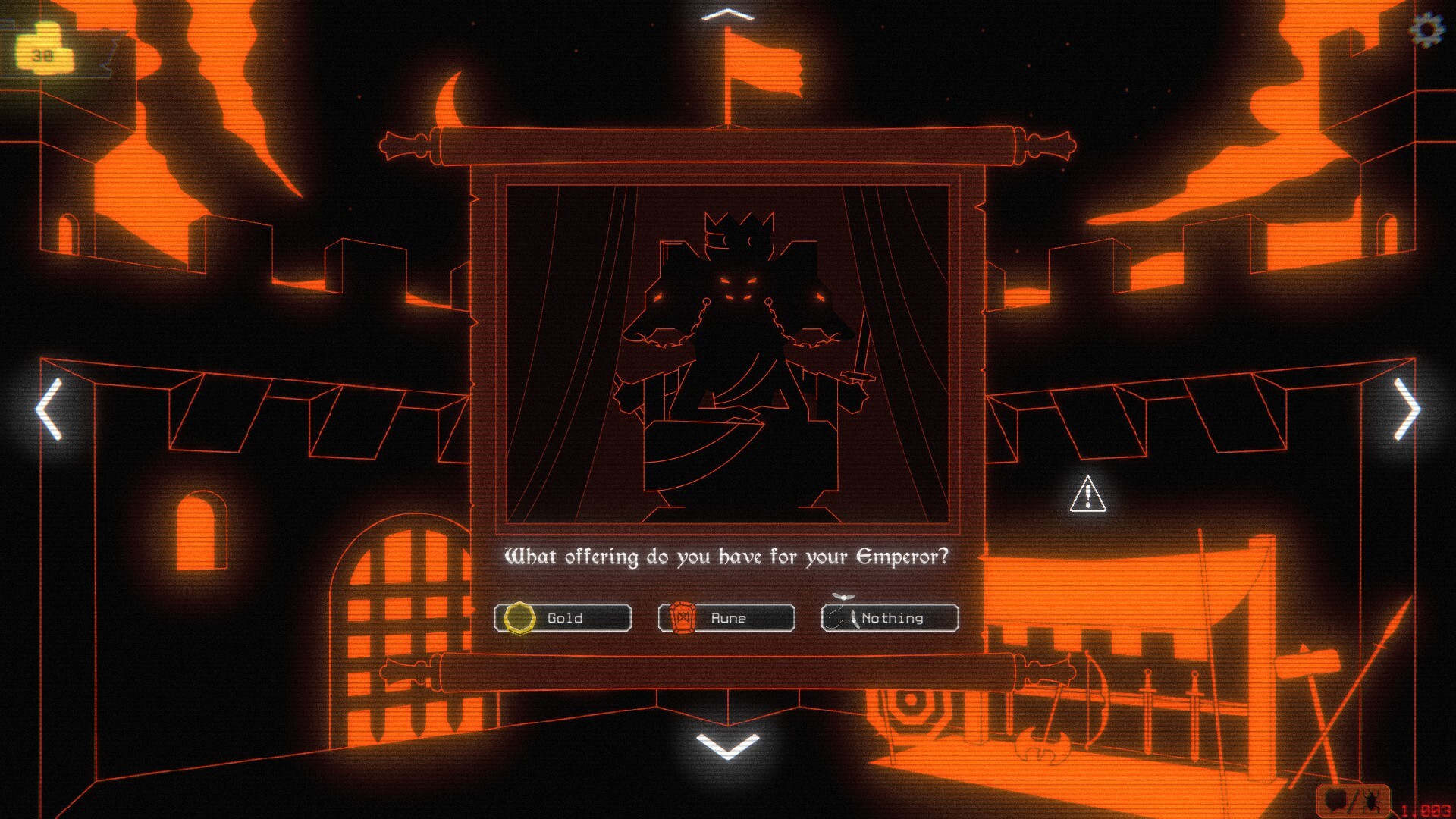
Task: Offer Gold to the Emperor
Action: pyautogui.click(x=563, y=618)
